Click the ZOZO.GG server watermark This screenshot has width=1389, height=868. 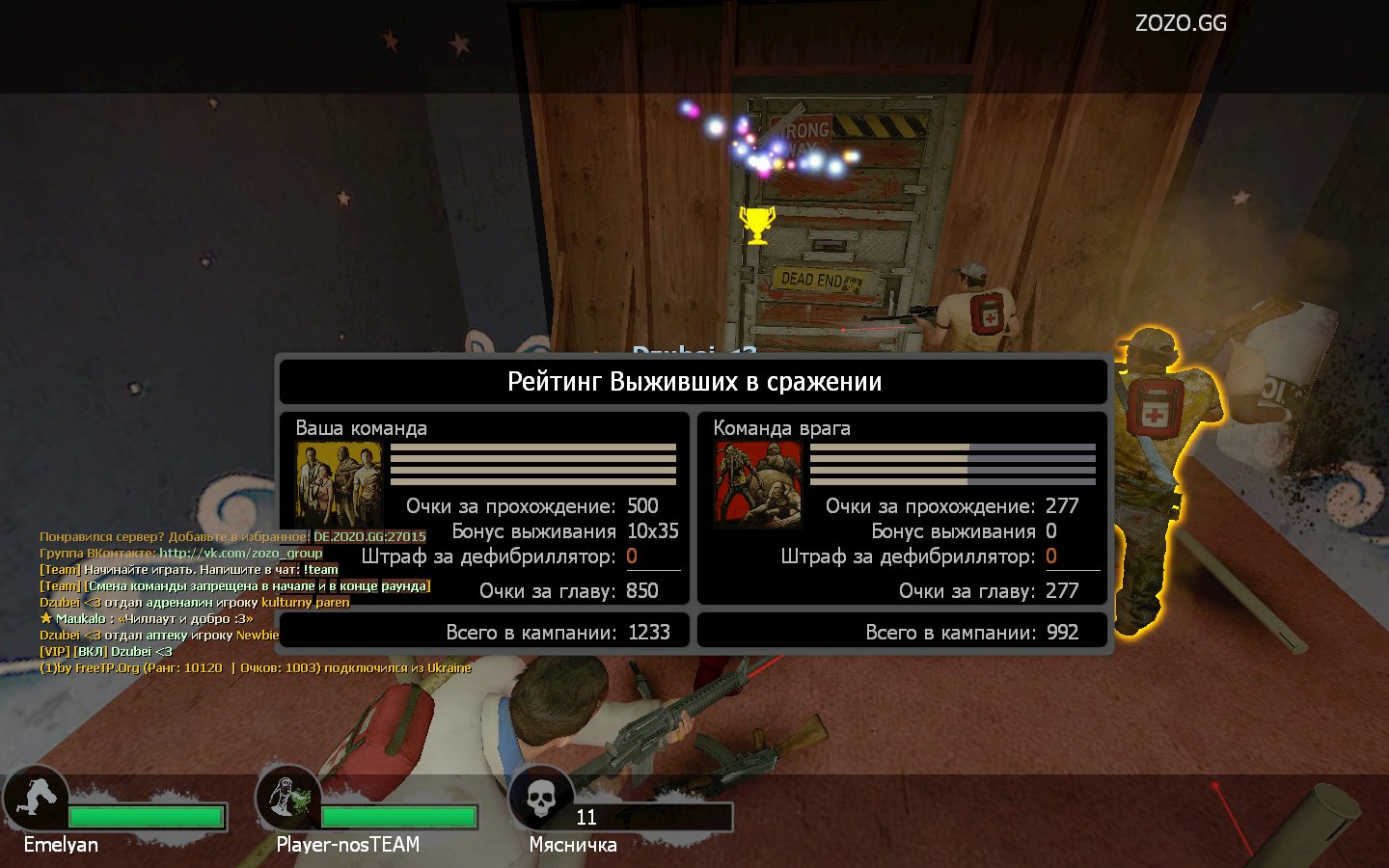[1180, 23]
